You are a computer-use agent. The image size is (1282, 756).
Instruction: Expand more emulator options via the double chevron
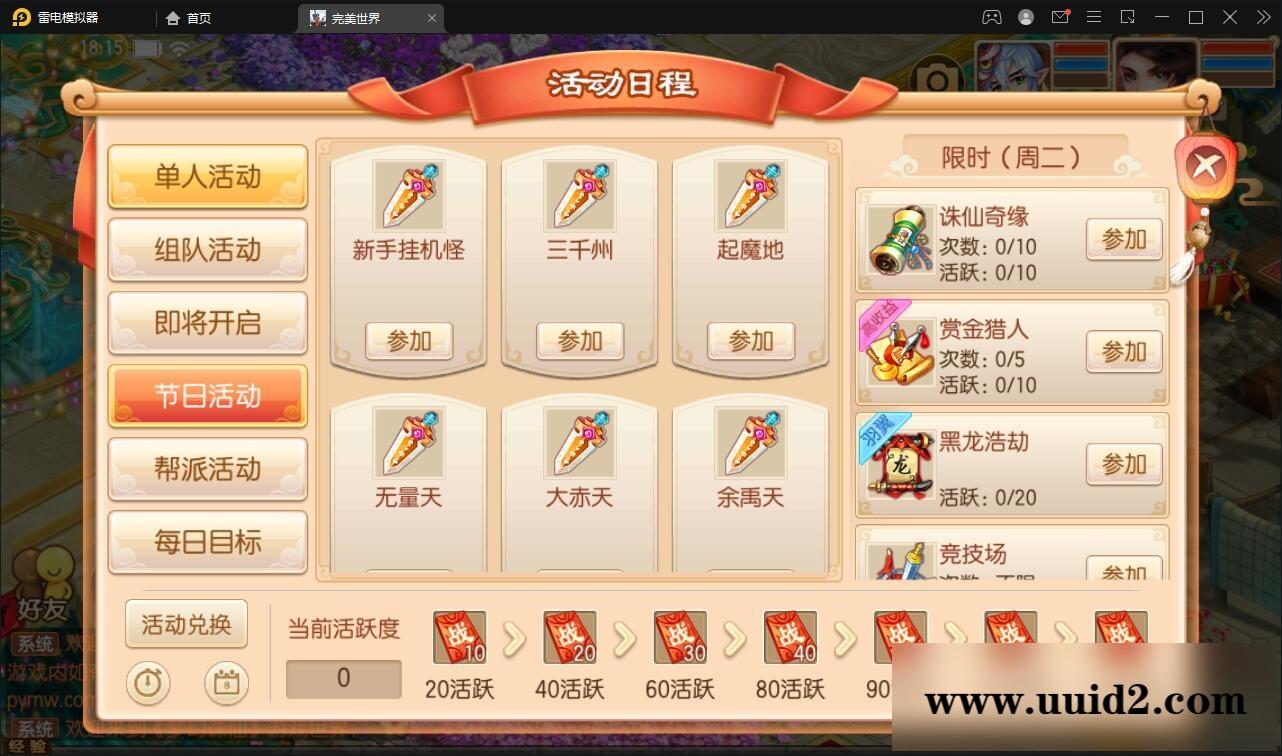[1262, 17]
